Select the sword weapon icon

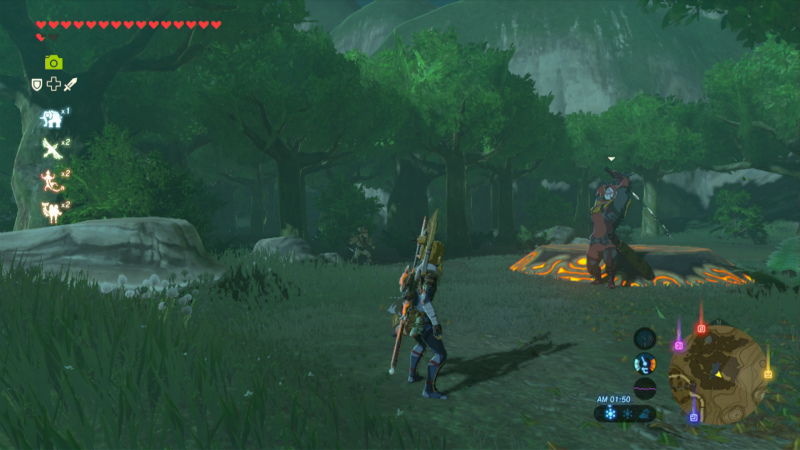tap(70, 85)
